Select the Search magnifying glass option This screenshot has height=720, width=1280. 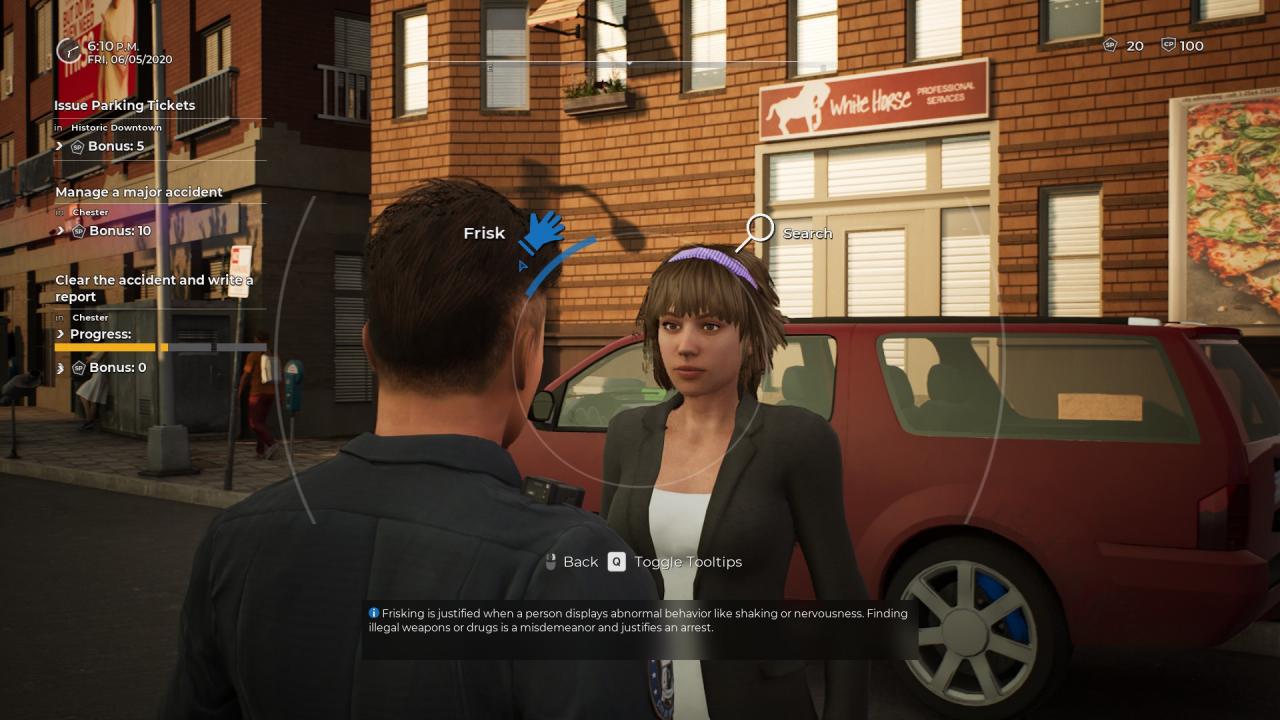coord(759,230)
